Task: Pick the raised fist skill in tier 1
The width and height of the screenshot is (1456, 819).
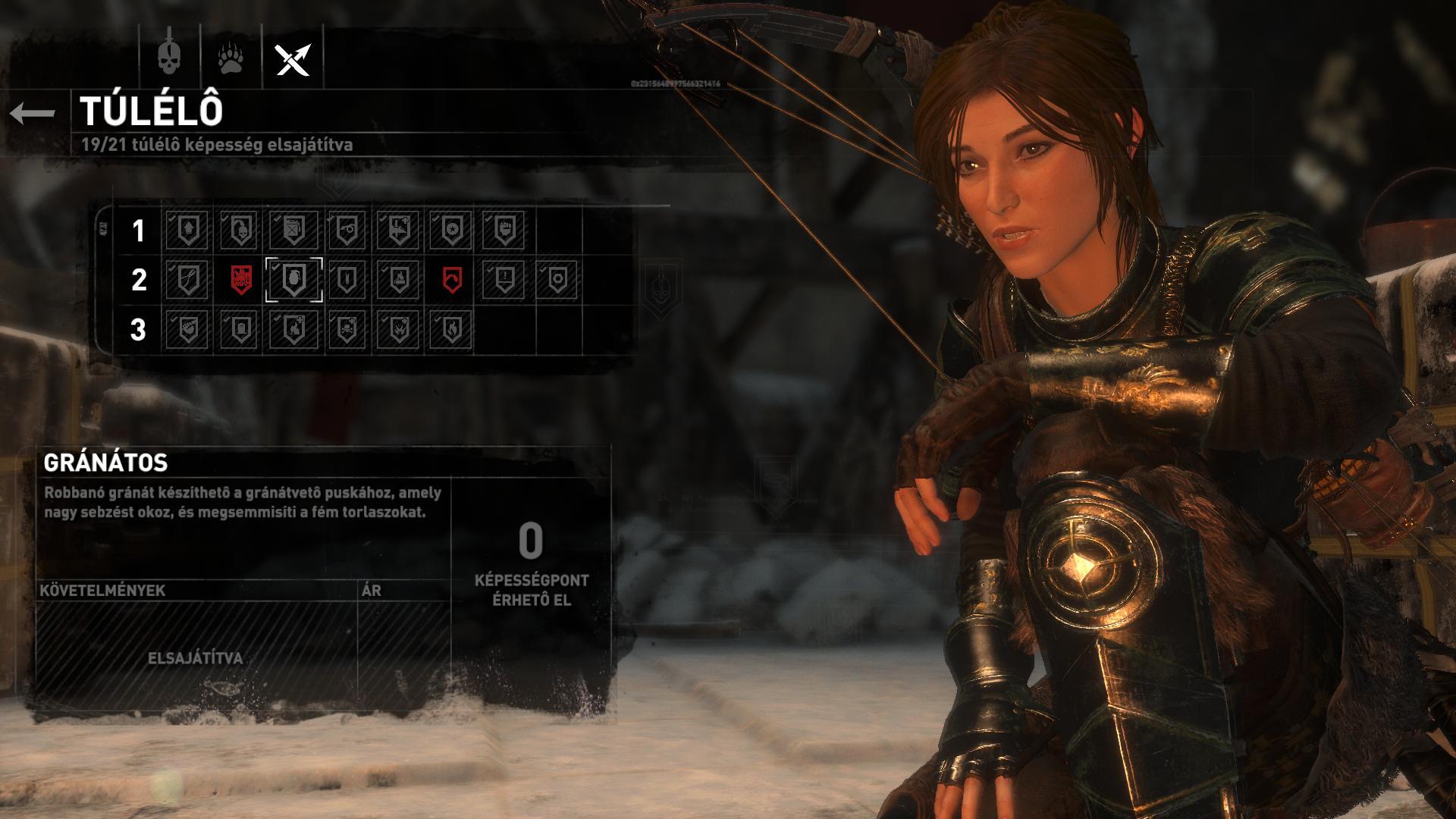Action: 504,230
